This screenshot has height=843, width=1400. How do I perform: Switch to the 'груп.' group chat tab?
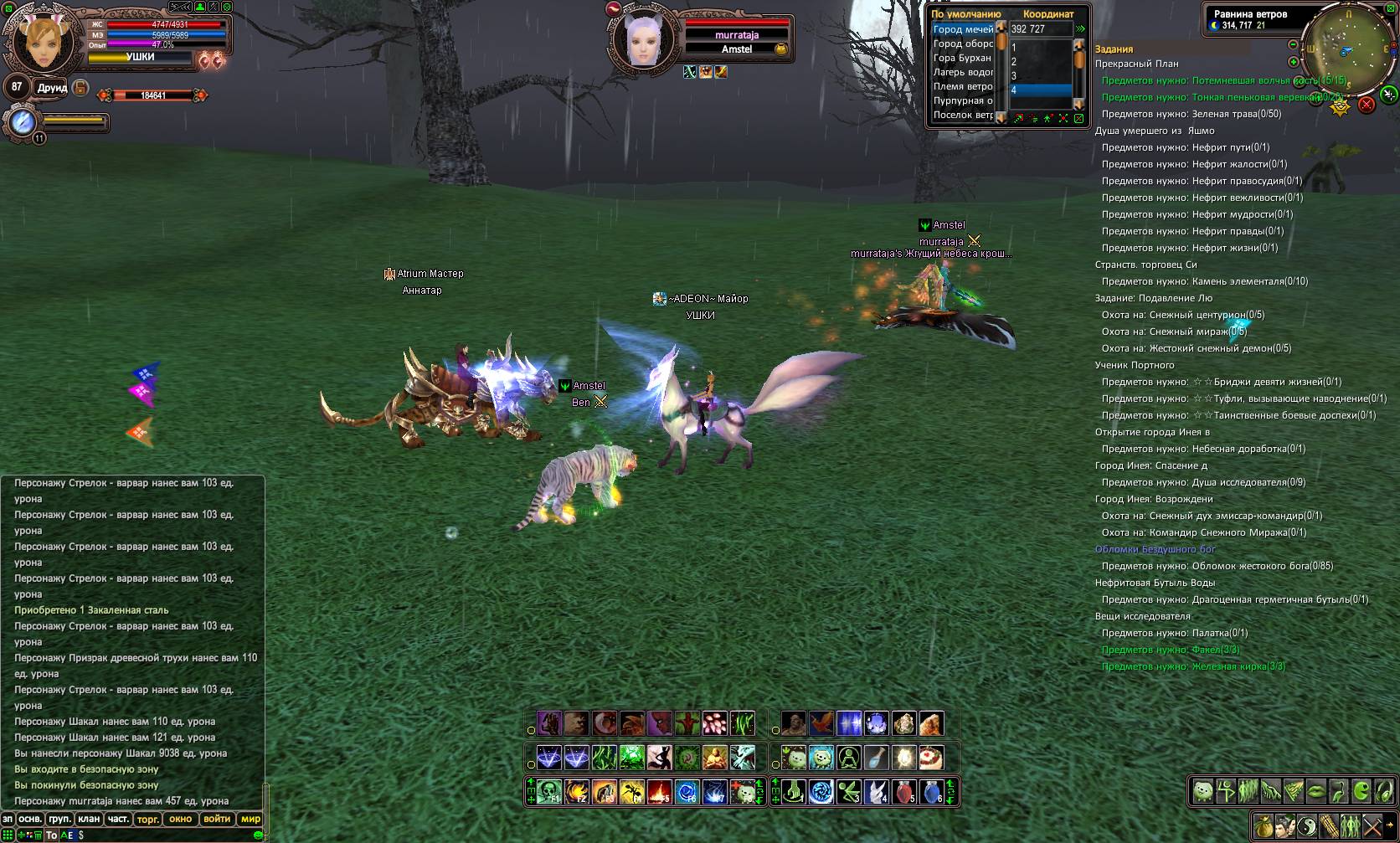59,820
